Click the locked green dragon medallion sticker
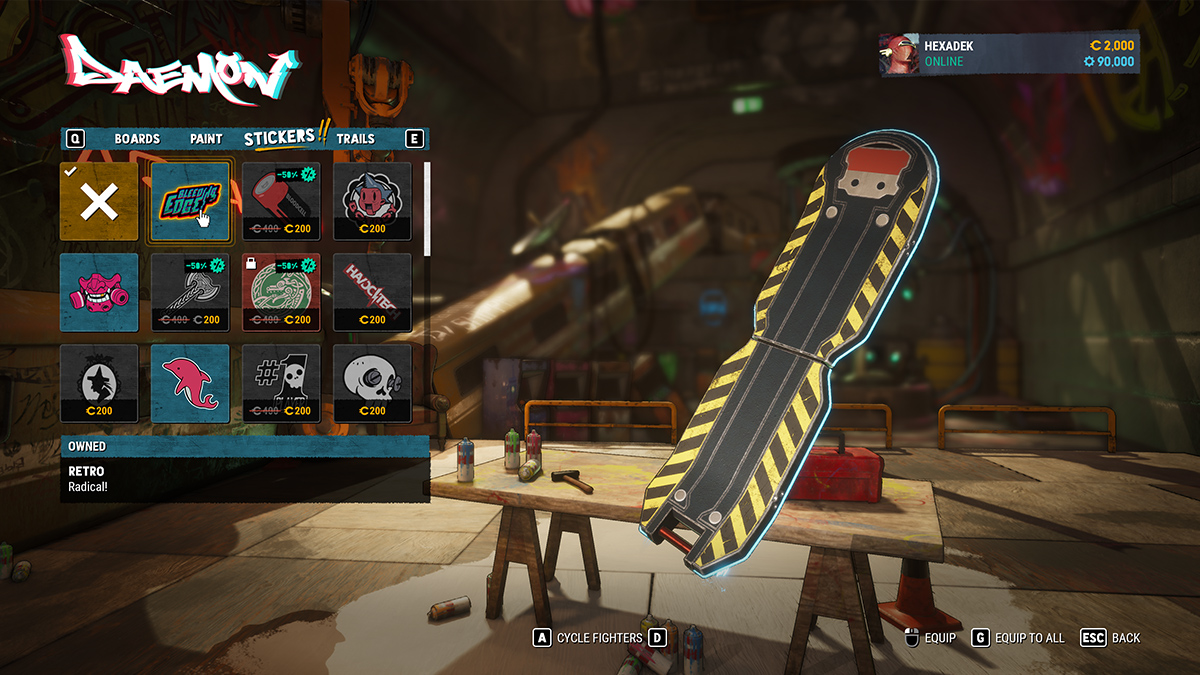Viewport: 1200px width, 675px height. tap(281, 292)
